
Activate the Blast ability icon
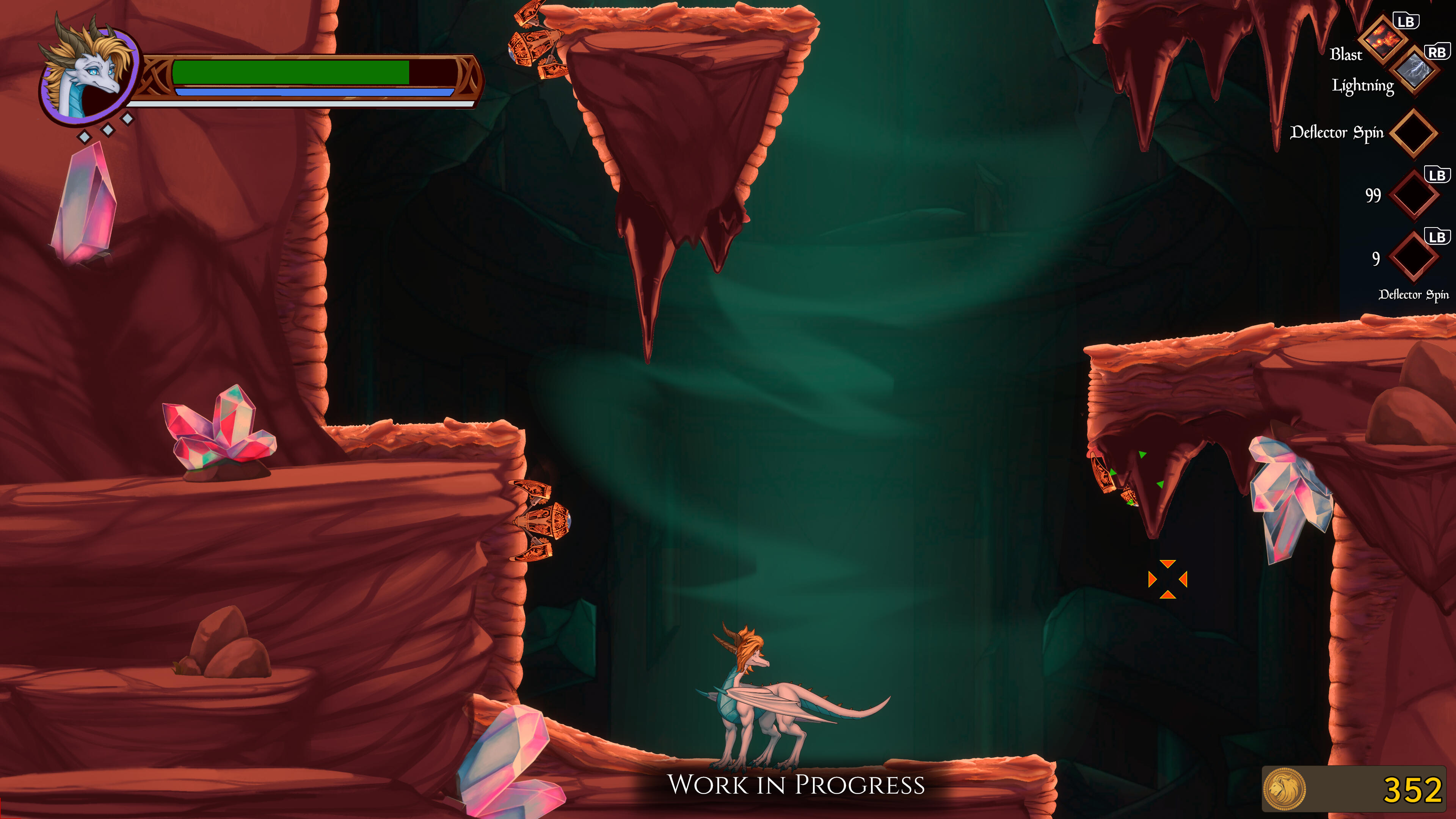(x=1382, y=39)
